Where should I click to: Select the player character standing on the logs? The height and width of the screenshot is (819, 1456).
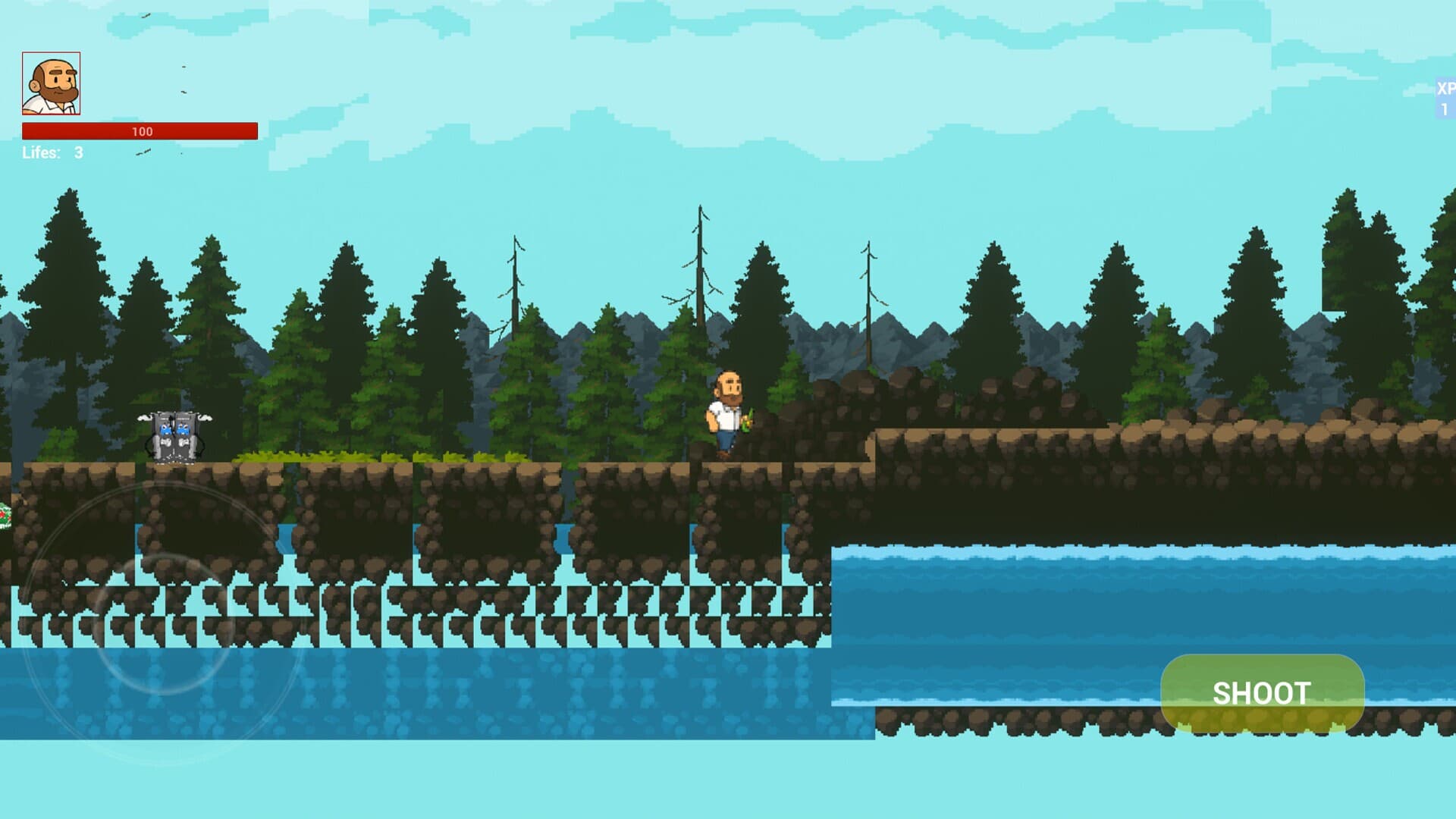pyautogui.click(x=726, y=413)
